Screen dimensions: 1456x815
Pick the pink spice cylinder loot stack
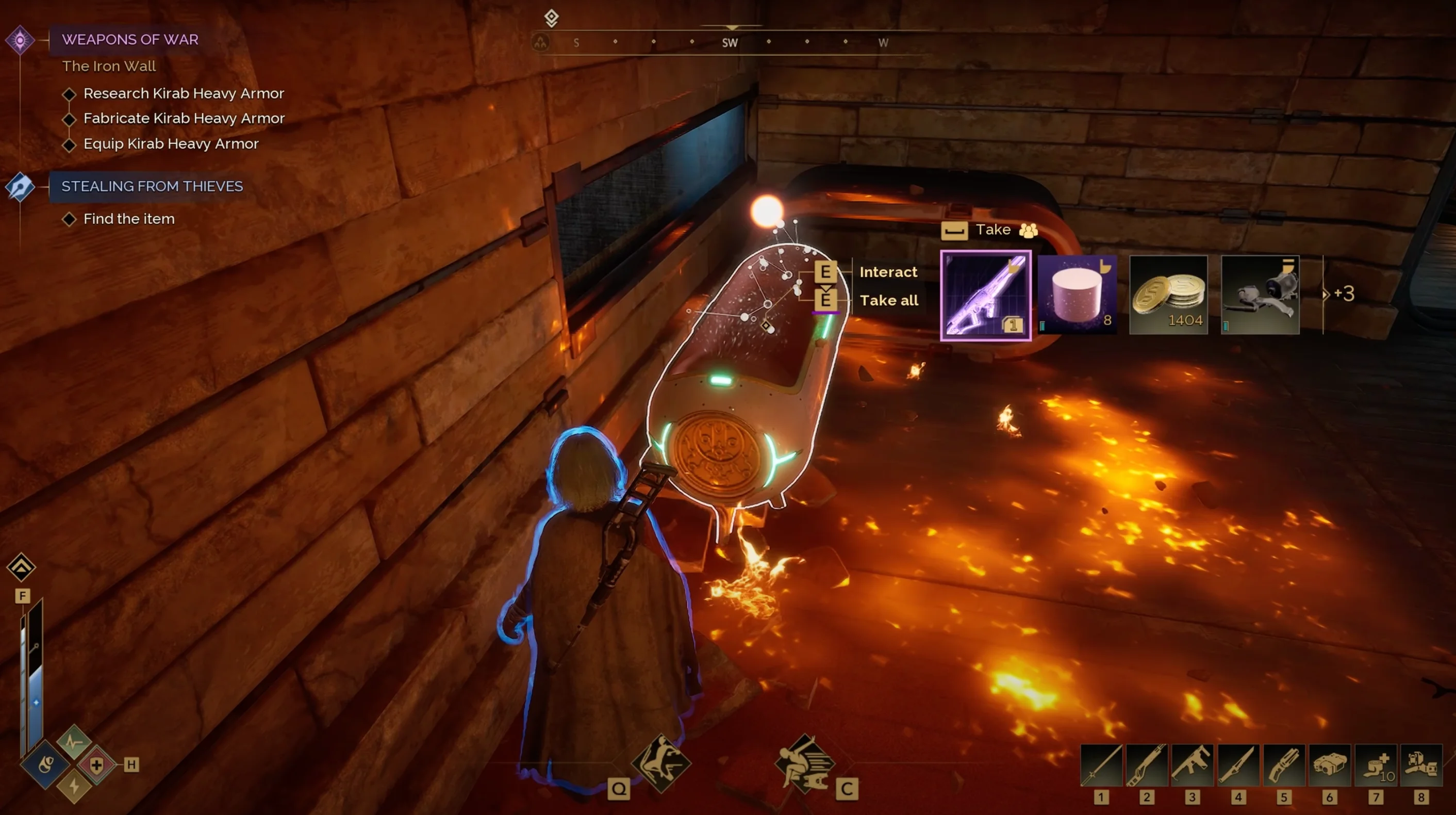(1077, 295)
